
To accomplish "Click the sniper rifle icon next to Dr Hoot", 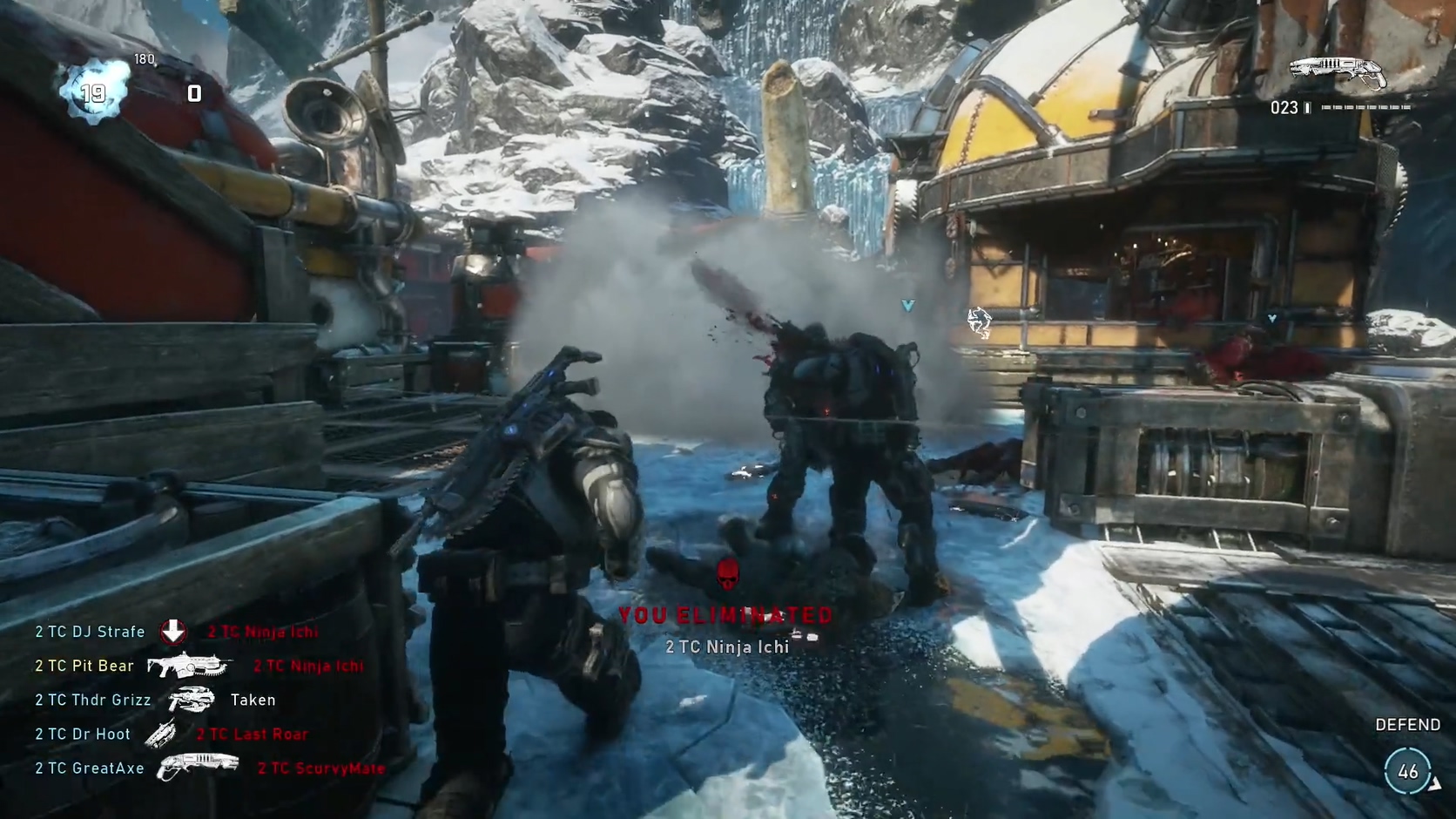I will pyautogui.click(x=163, y=733).
